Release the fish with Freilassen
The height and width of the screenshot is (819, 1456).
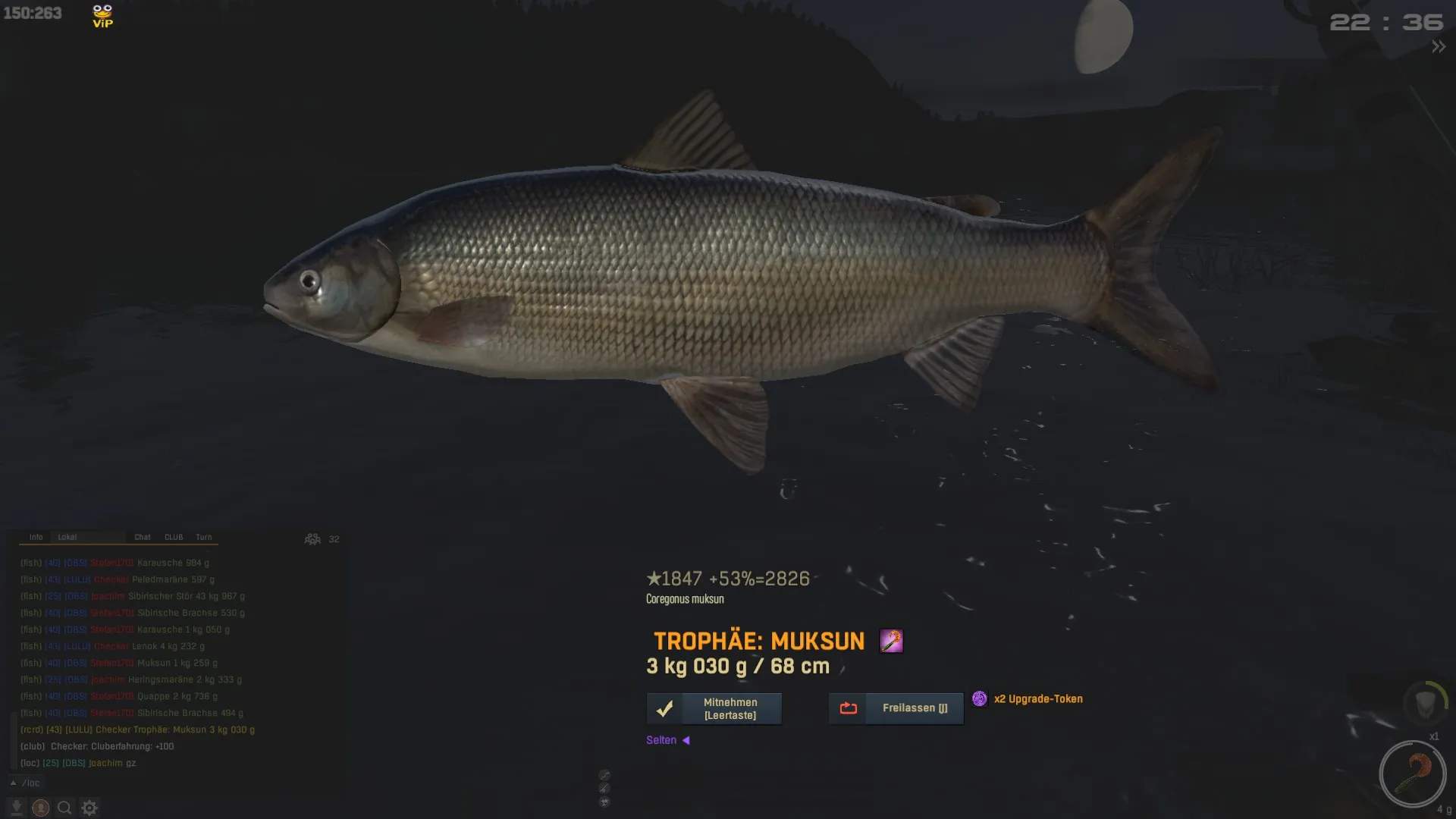(x=896, y=708)
